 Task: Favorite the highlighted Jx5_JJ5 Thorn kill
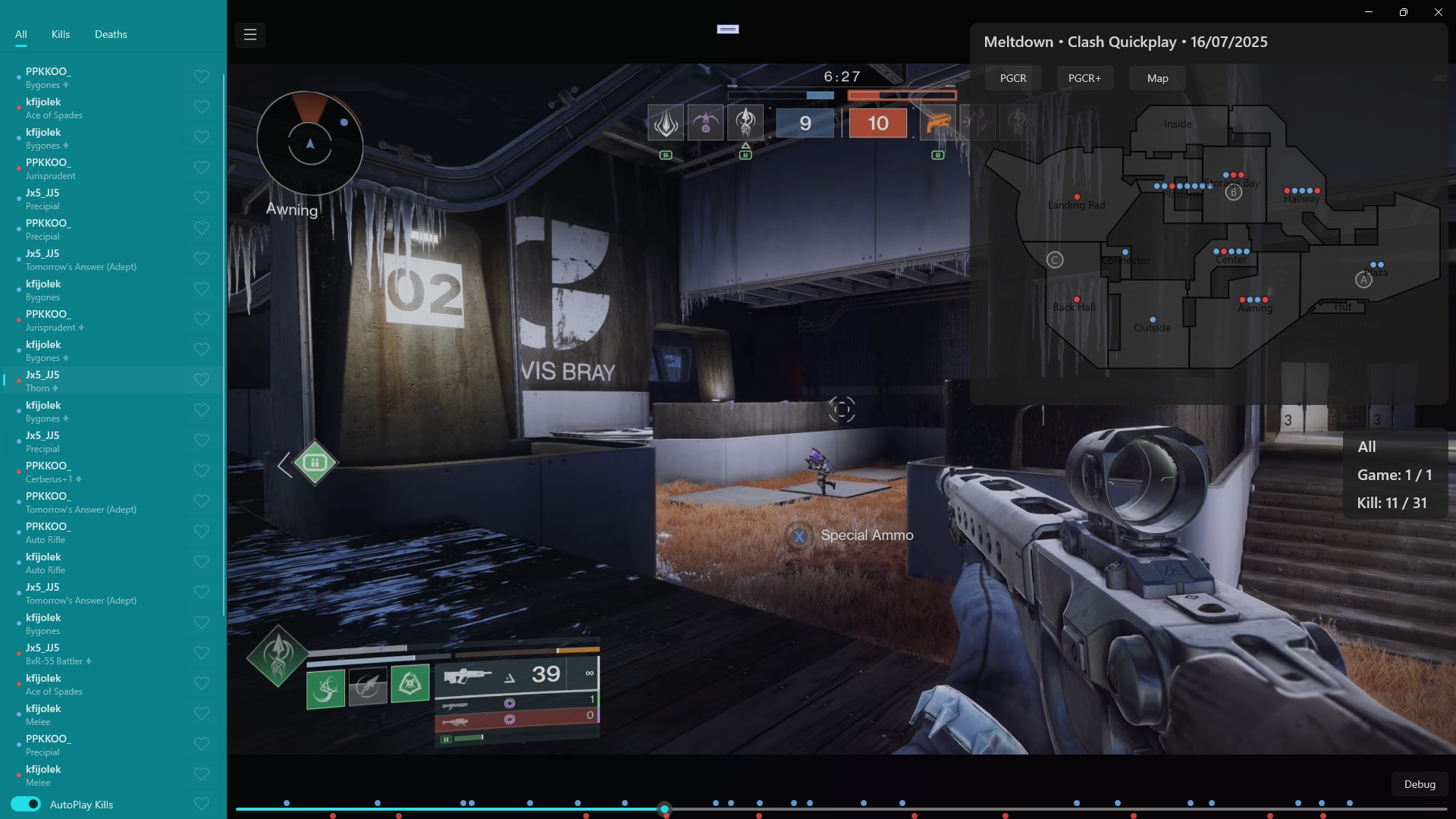pyautogui.click(x=201, y=380)
